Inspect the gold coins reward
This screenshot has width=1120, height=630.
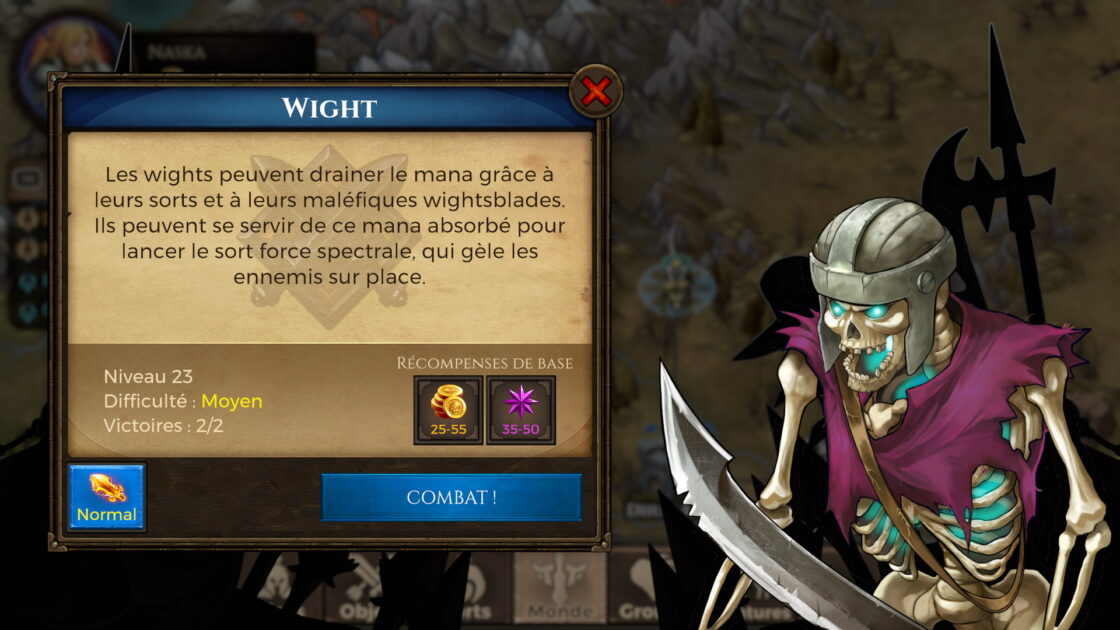448,409
